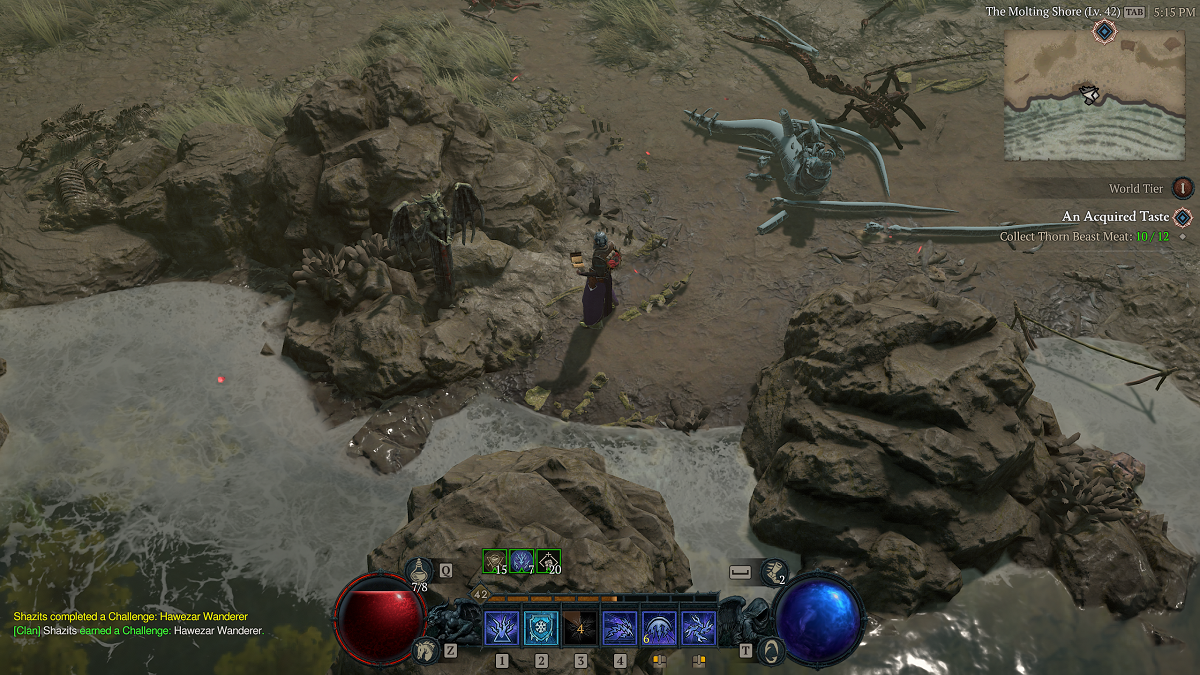
Task: Click the buff icon showing 15 stacks
Action: (x=494, y=561)
